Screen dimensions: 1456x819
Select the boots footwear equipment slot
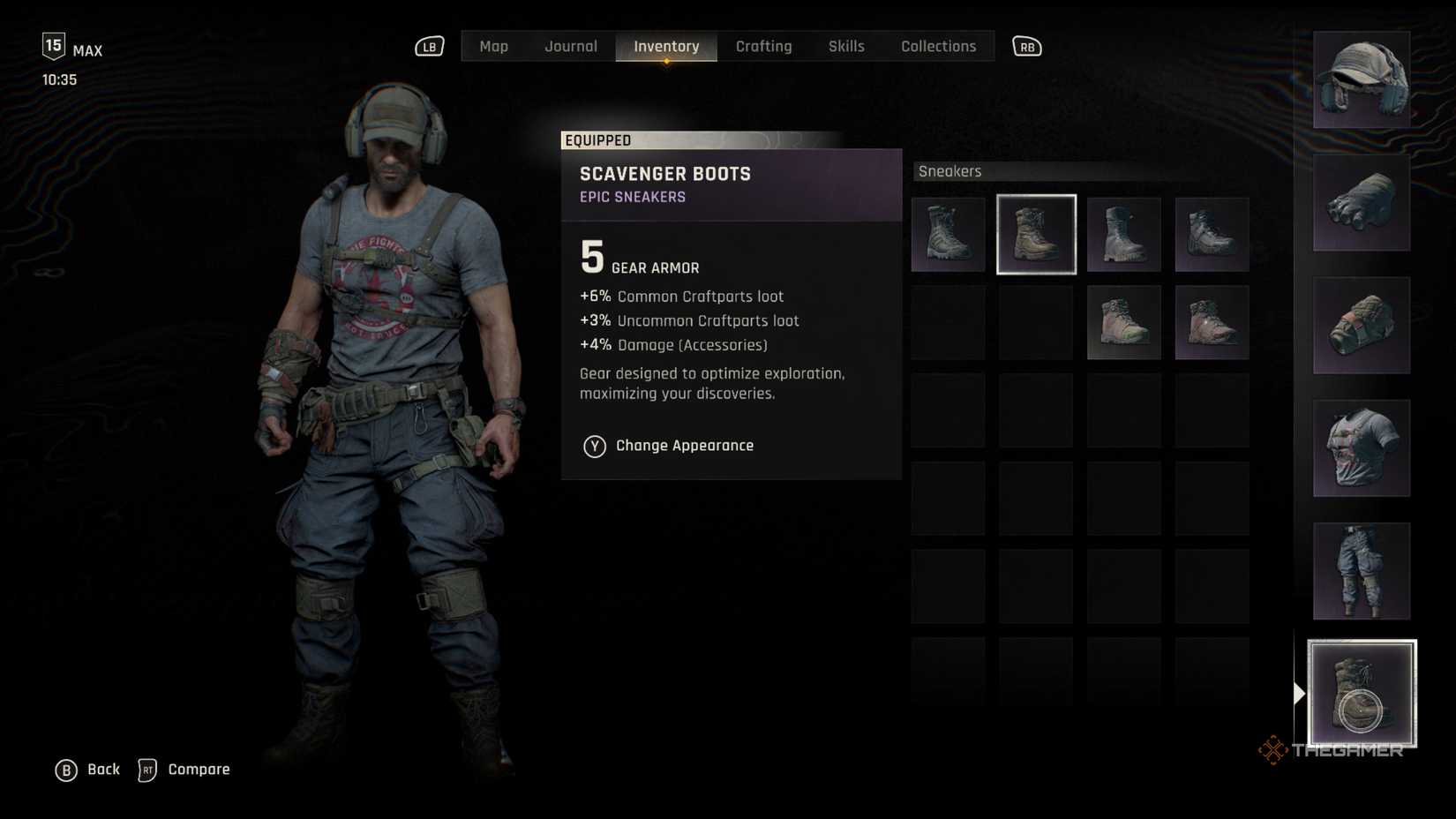pos(1361,694)
